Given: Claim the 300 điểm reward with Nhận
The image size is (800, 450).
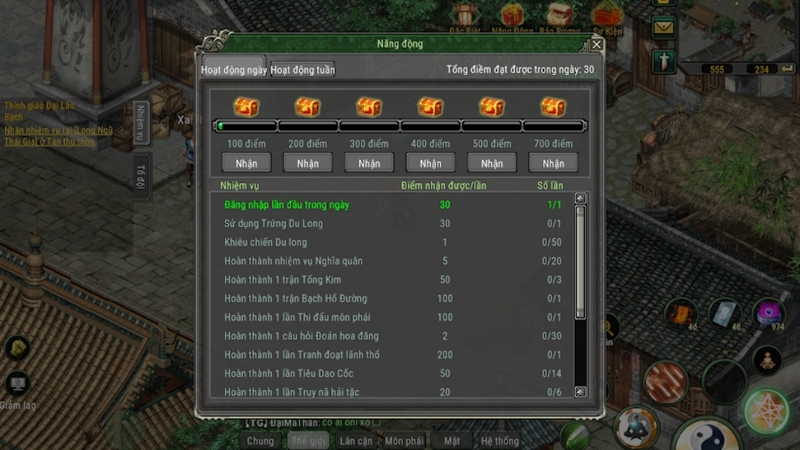Looking at the screenshot, I should tap(369, 163).
